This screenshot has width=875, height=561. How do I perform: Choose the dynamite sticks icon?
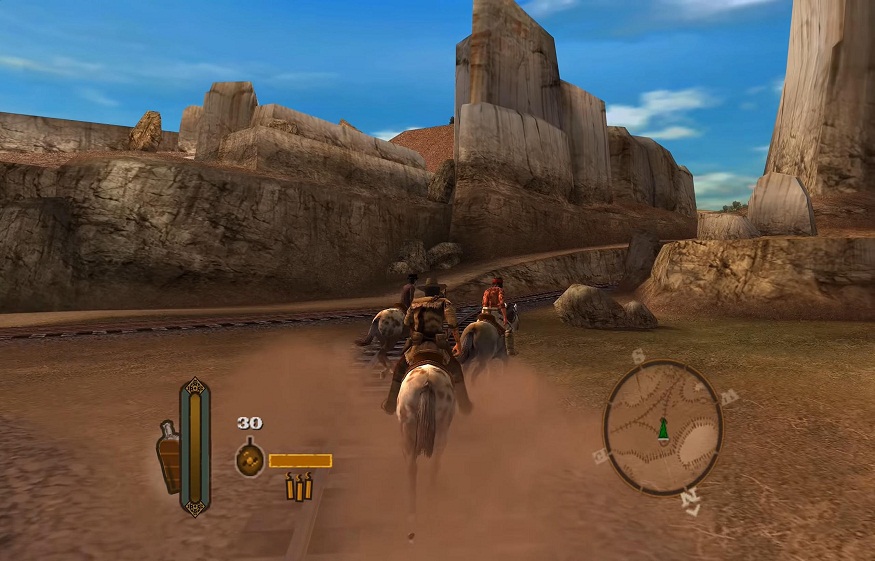tap(299, 487)
